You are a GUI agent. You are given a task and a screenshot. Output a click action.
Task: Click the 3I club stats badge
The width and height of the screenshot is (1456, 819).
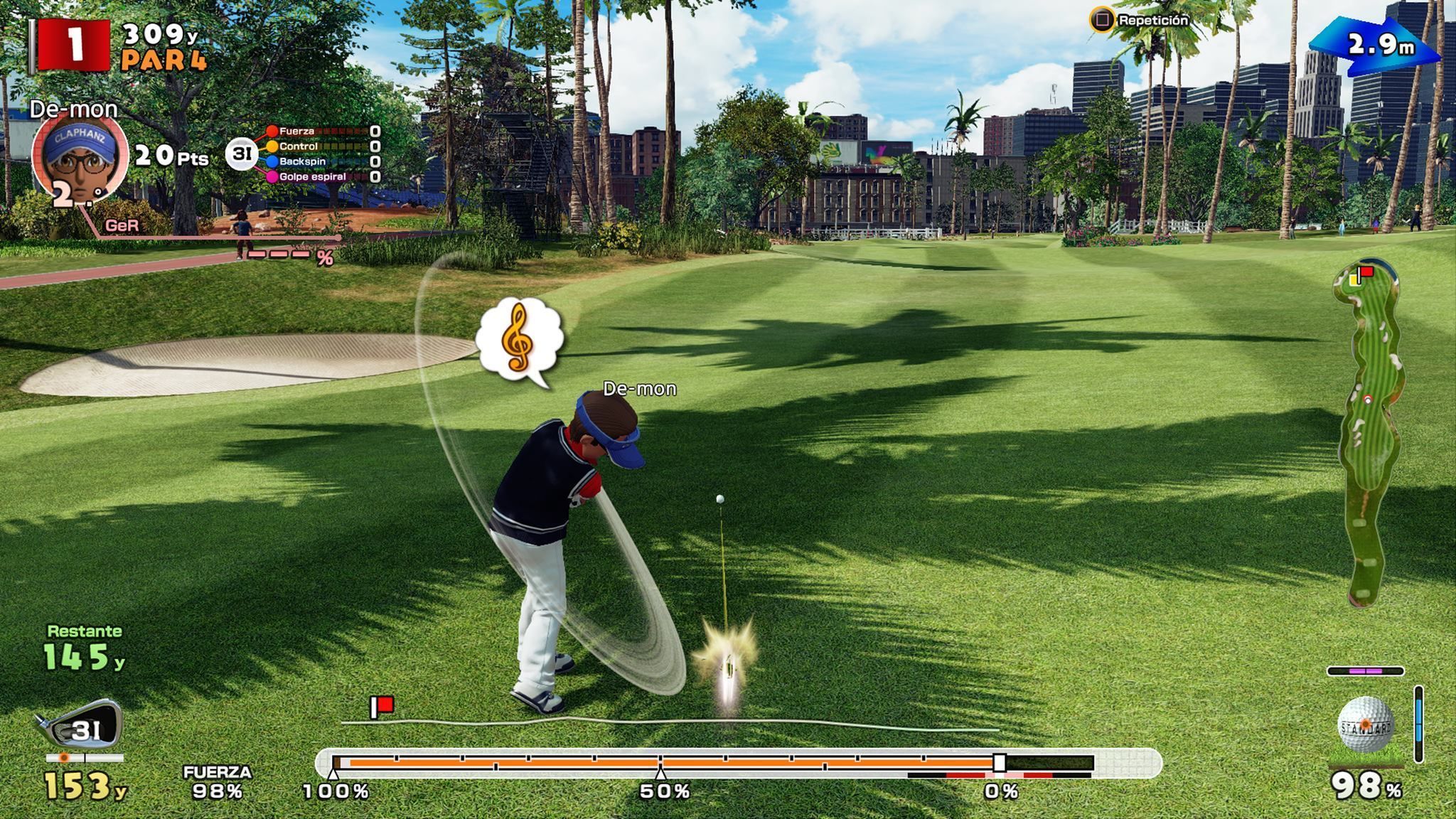coord(242,154)
